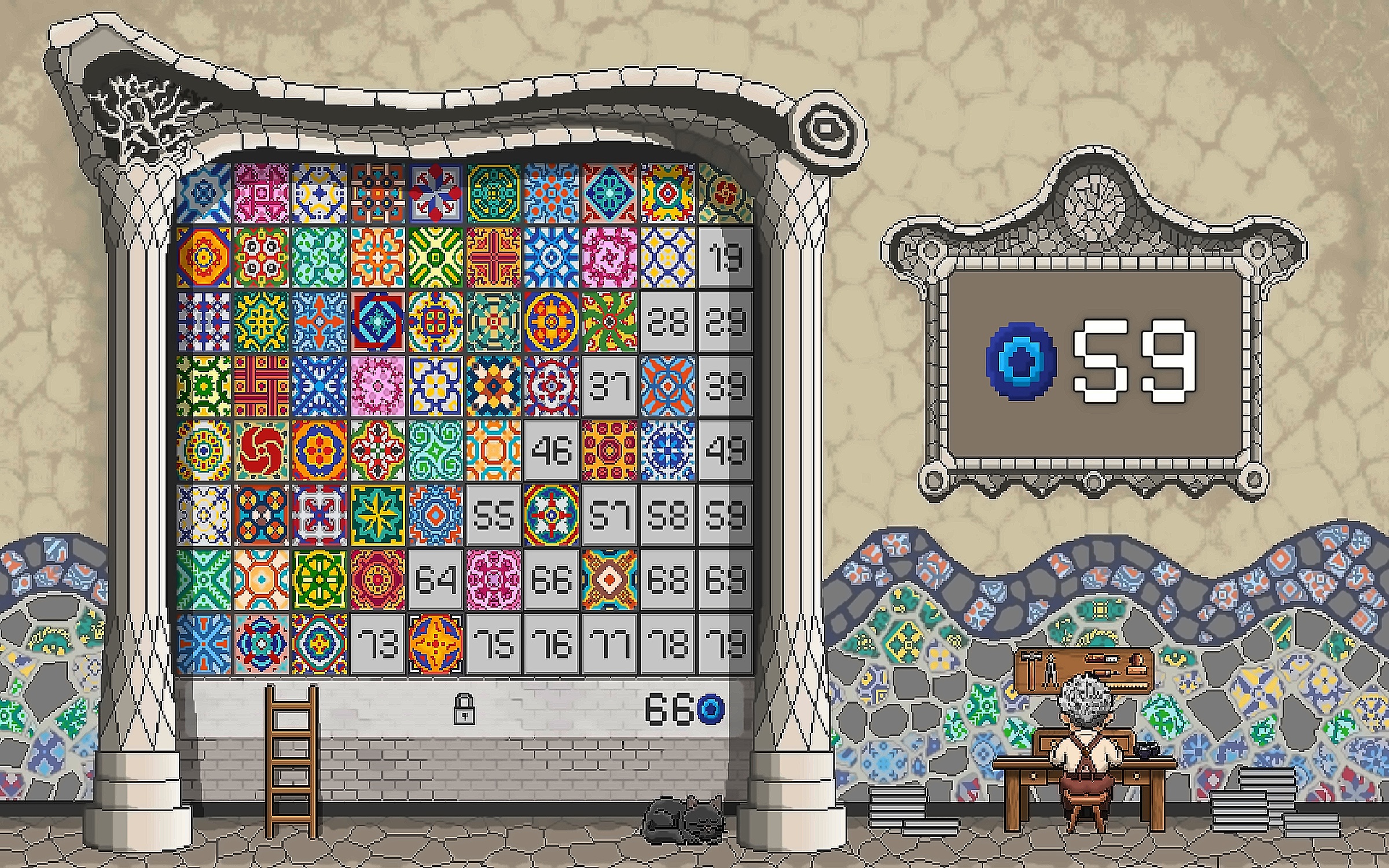
Task: Select the tile slot numbered 79
Action: [725, 644]
